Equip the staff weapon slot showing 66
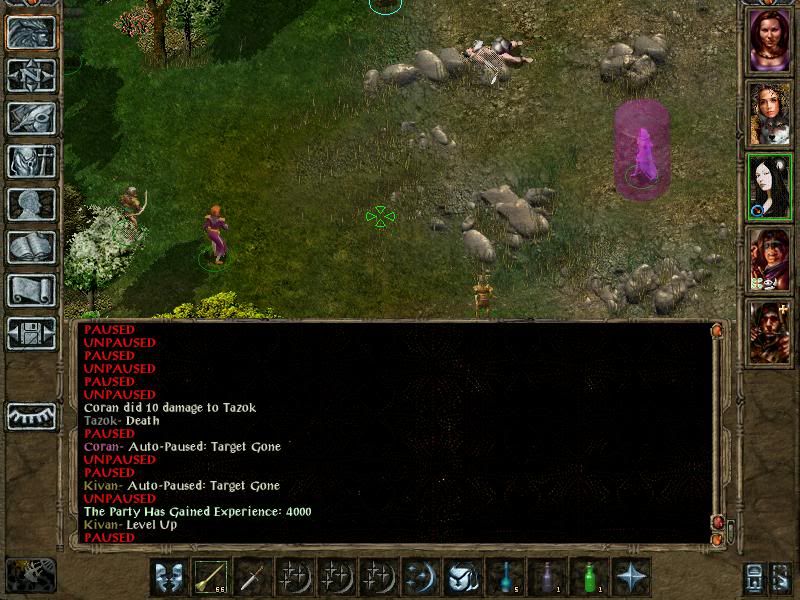The image size is (800, 600). pos(211,577)
